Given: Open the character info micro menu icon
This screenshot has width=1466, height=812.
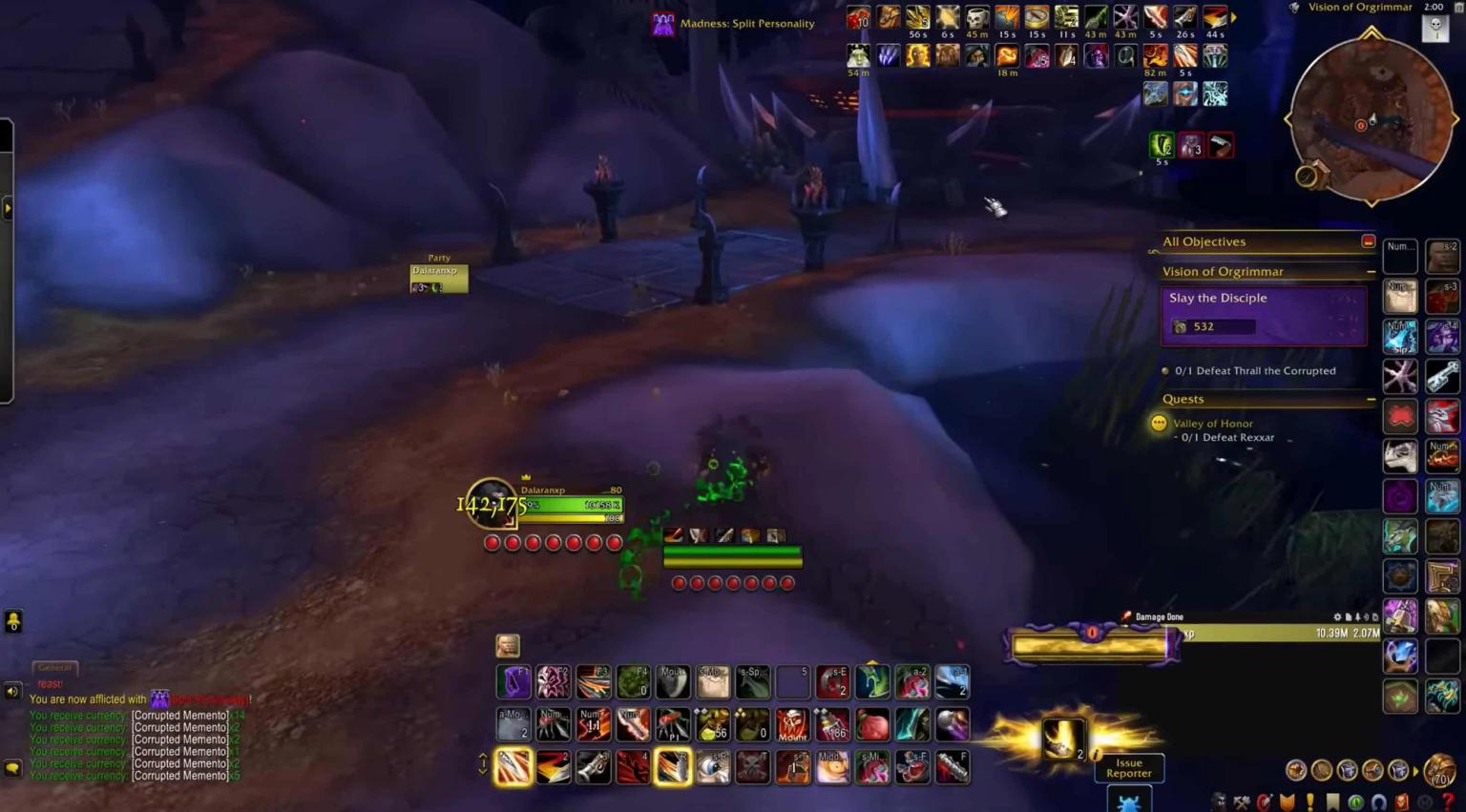Looking at the screenshot, I should point(1221,800).
